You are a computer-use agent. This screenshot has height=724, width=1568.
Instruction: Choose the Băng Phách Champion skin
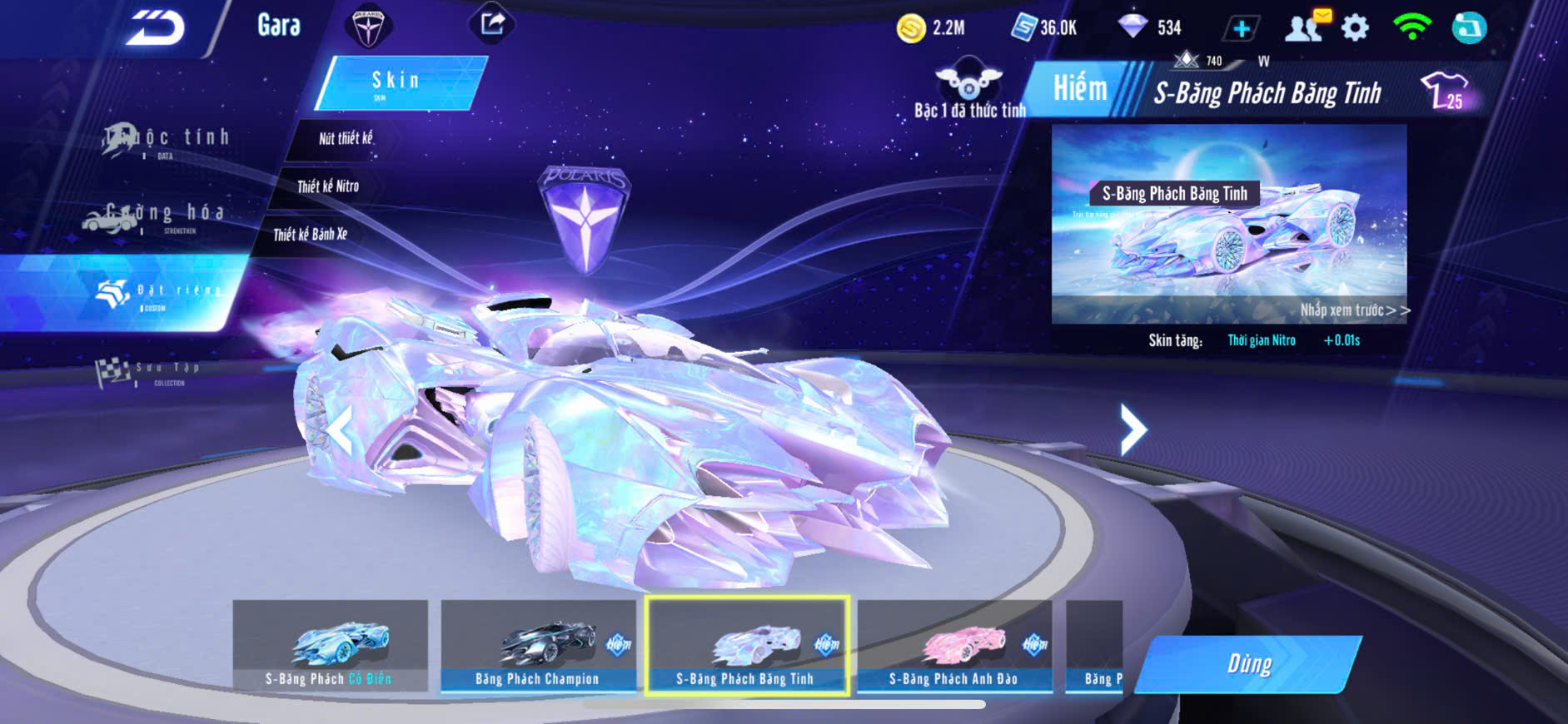point(538,646)
